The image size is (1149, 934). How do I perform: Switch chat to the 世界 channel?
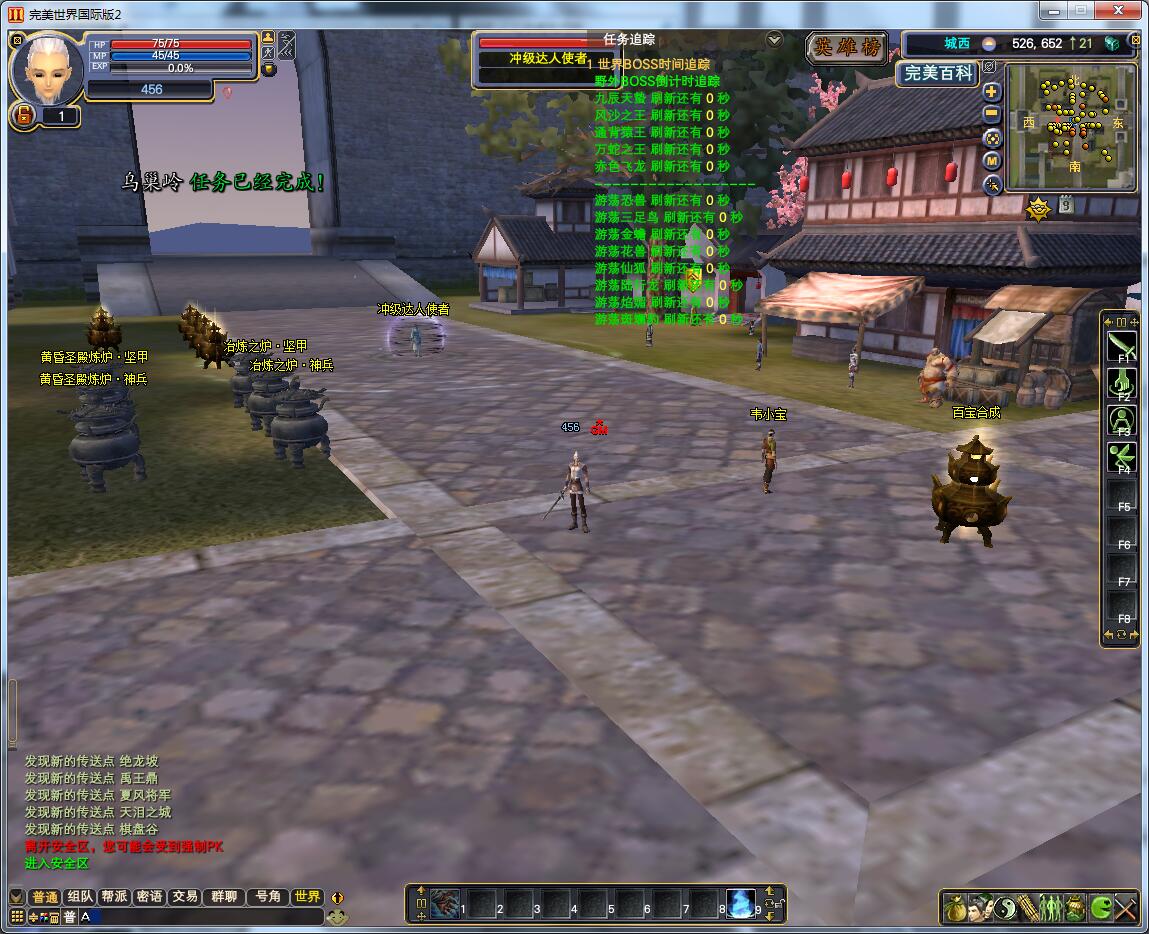tap(307, 897)
